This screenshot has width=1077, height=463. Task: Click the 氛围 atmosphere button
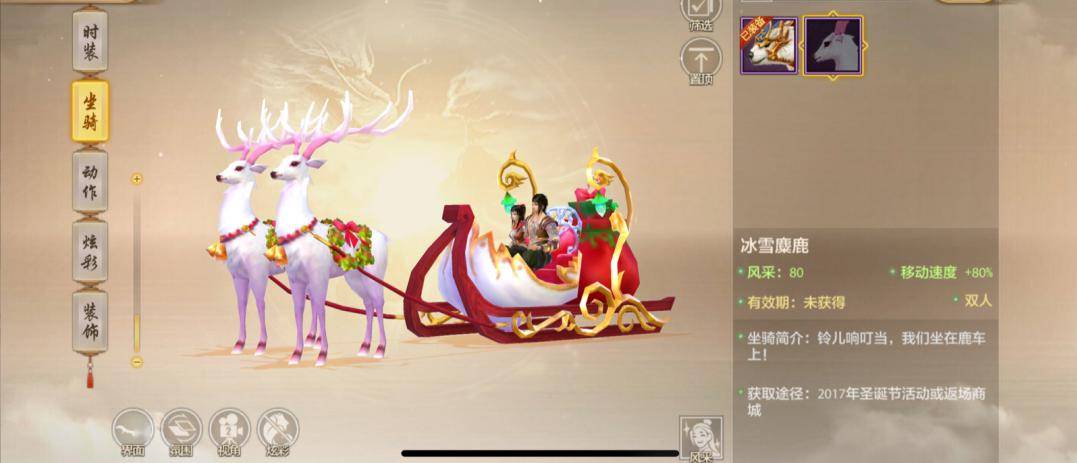(181, 432)
